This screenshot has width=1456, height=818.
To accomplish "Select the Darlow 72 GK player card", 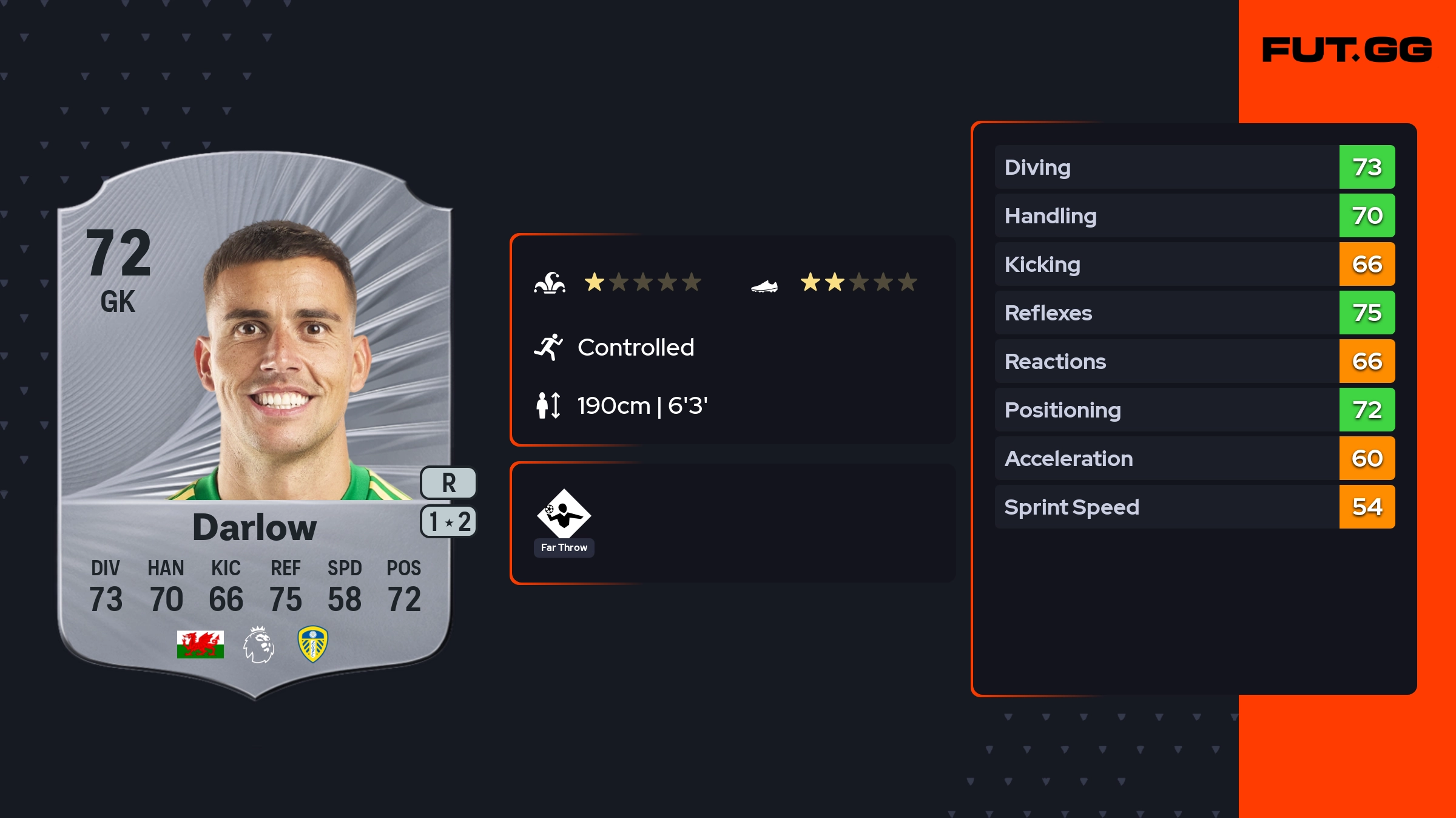I will tap(255, 425).
